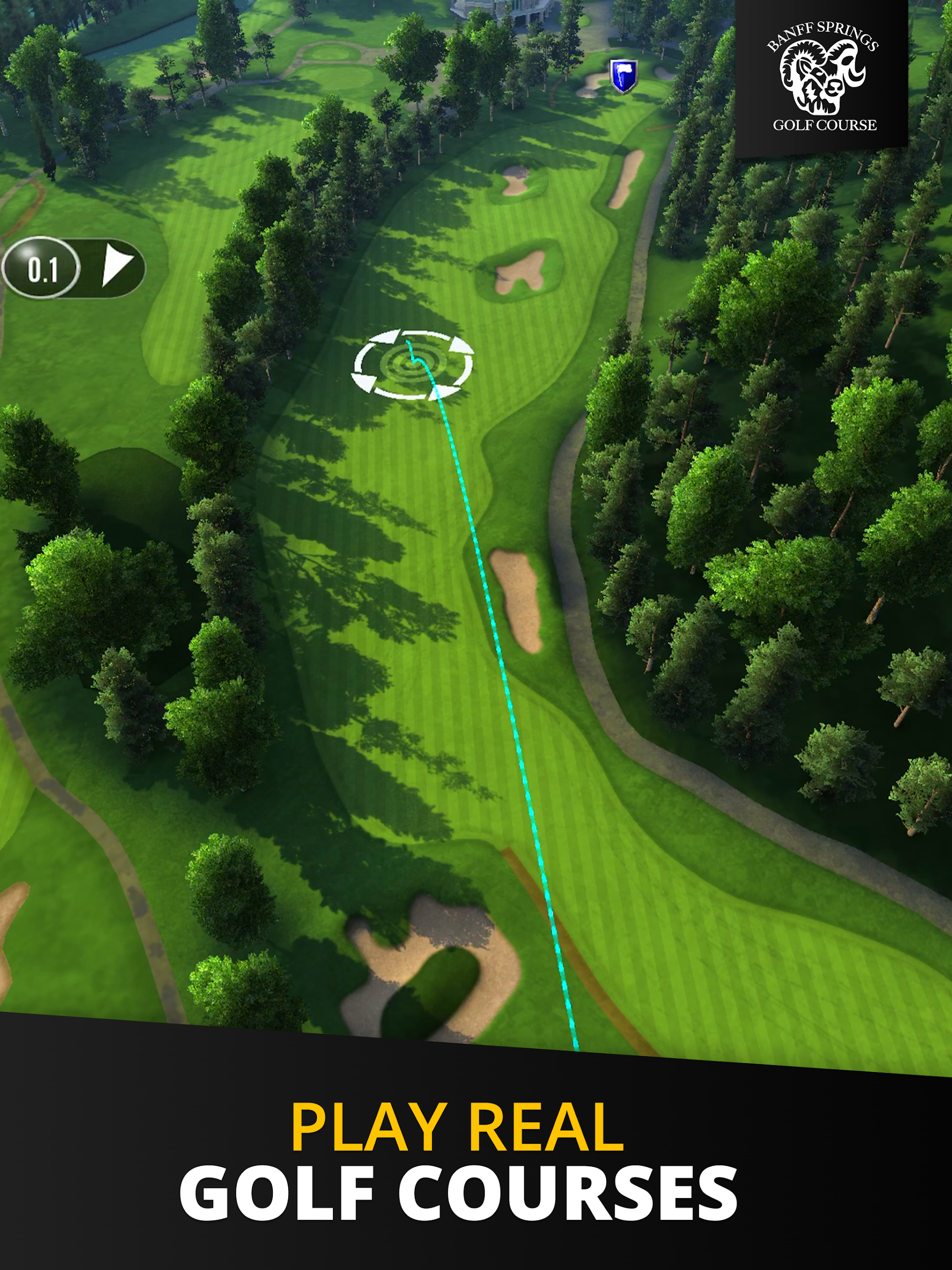
Task: Tap the wind indicator showing 0.1
Action: (73, 267)
